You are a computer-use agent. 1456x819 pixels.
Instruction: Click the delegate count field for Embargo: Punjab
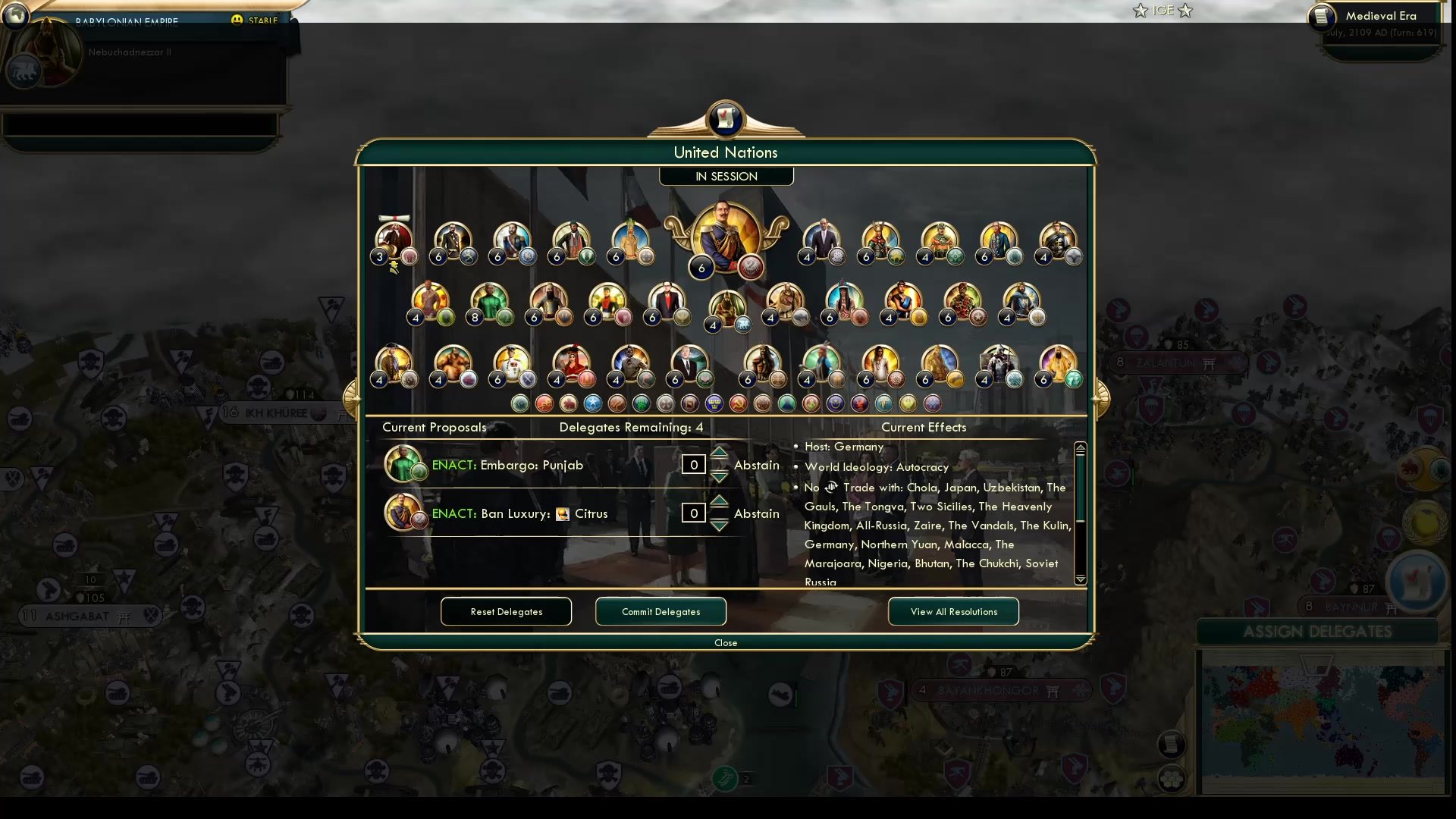point(693,464)
